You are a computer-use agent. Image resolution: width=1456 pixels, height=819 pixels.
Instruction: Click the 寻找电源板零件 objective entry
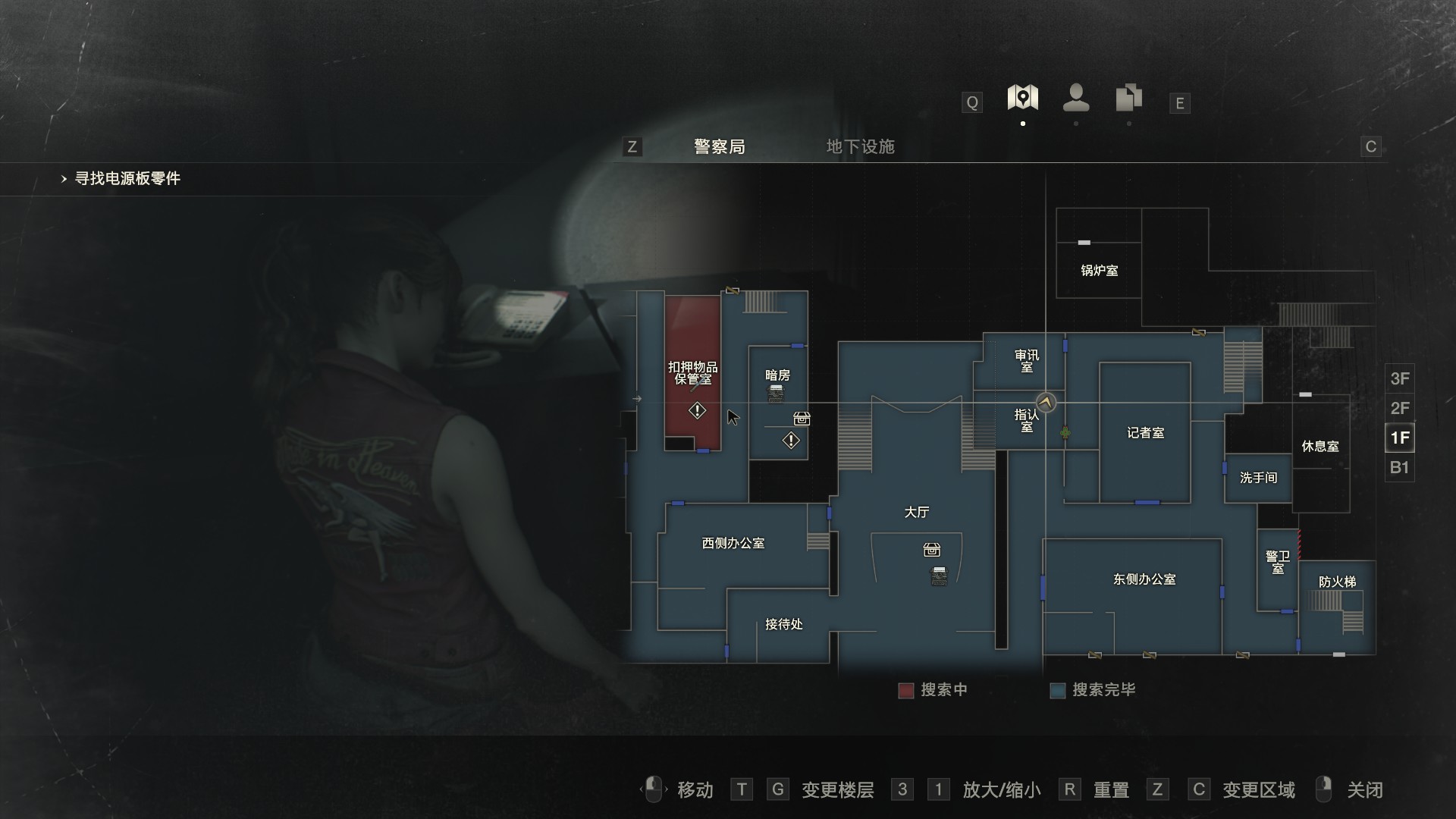[x=127, y=179]
